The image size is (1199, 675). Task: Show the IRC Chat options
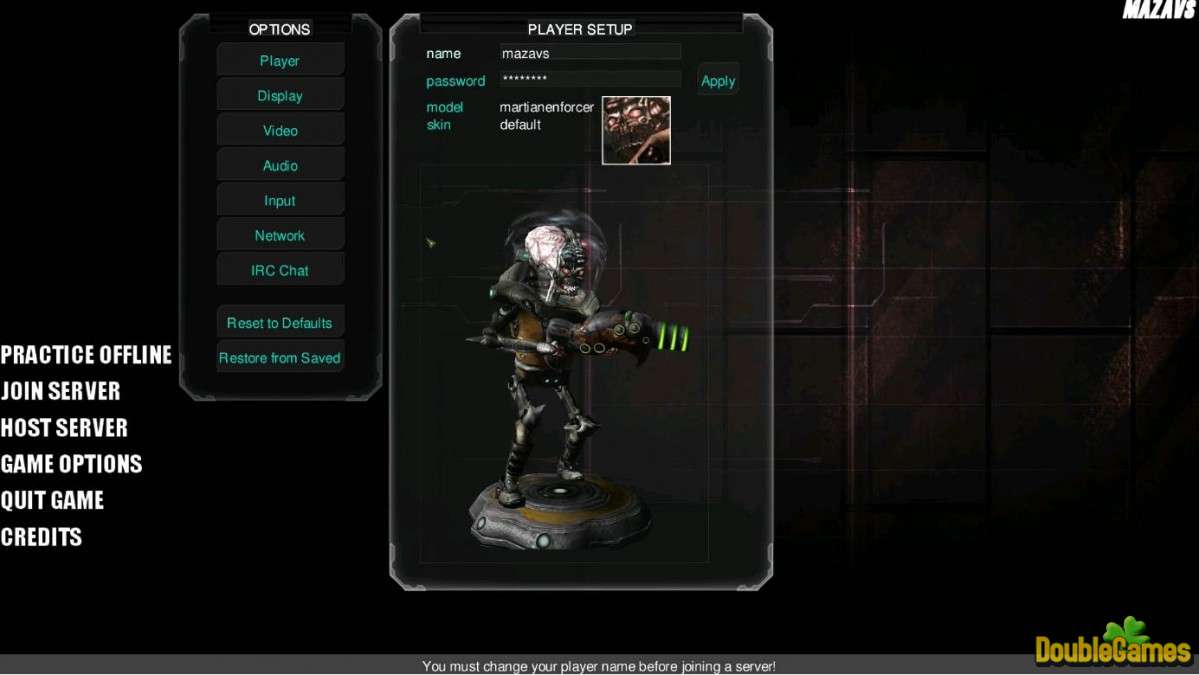point(280,271)
